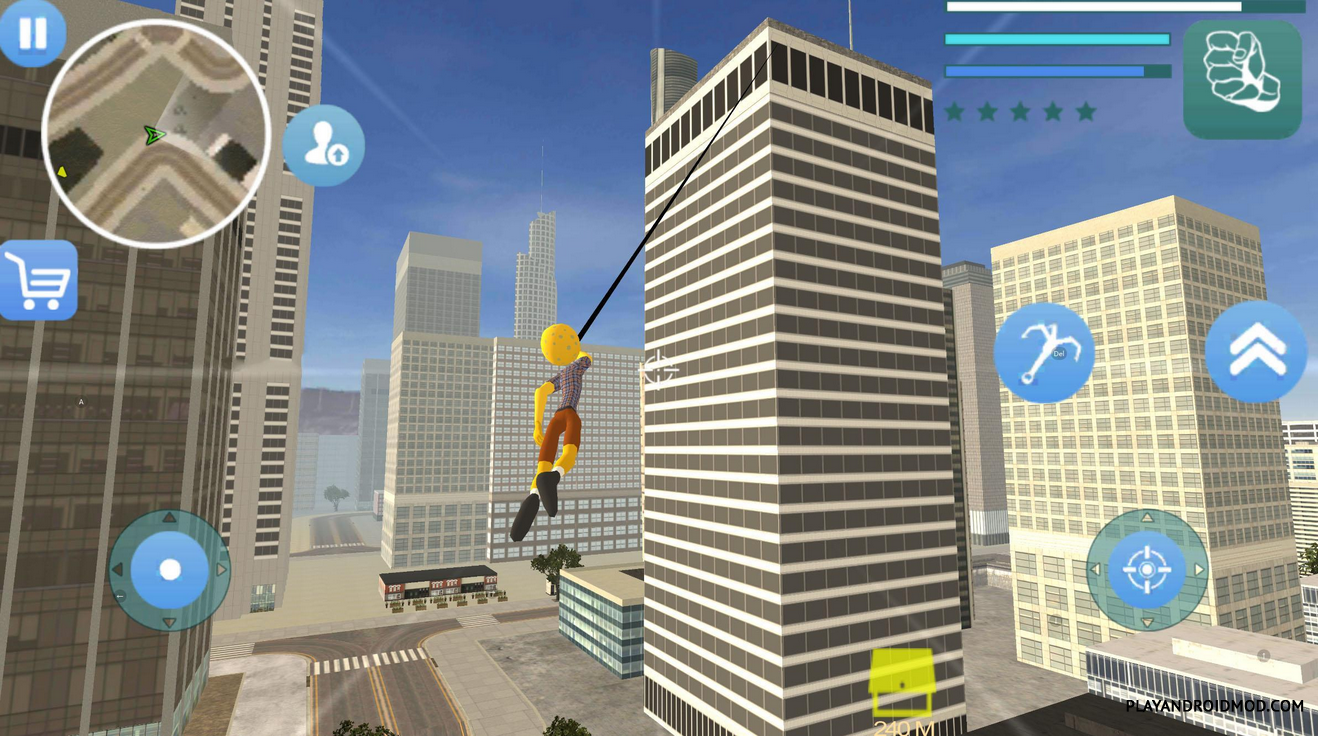Screen dimensions: 1318x736
Task: Tap the double-arrow jump button
Action: (1256, 352)
